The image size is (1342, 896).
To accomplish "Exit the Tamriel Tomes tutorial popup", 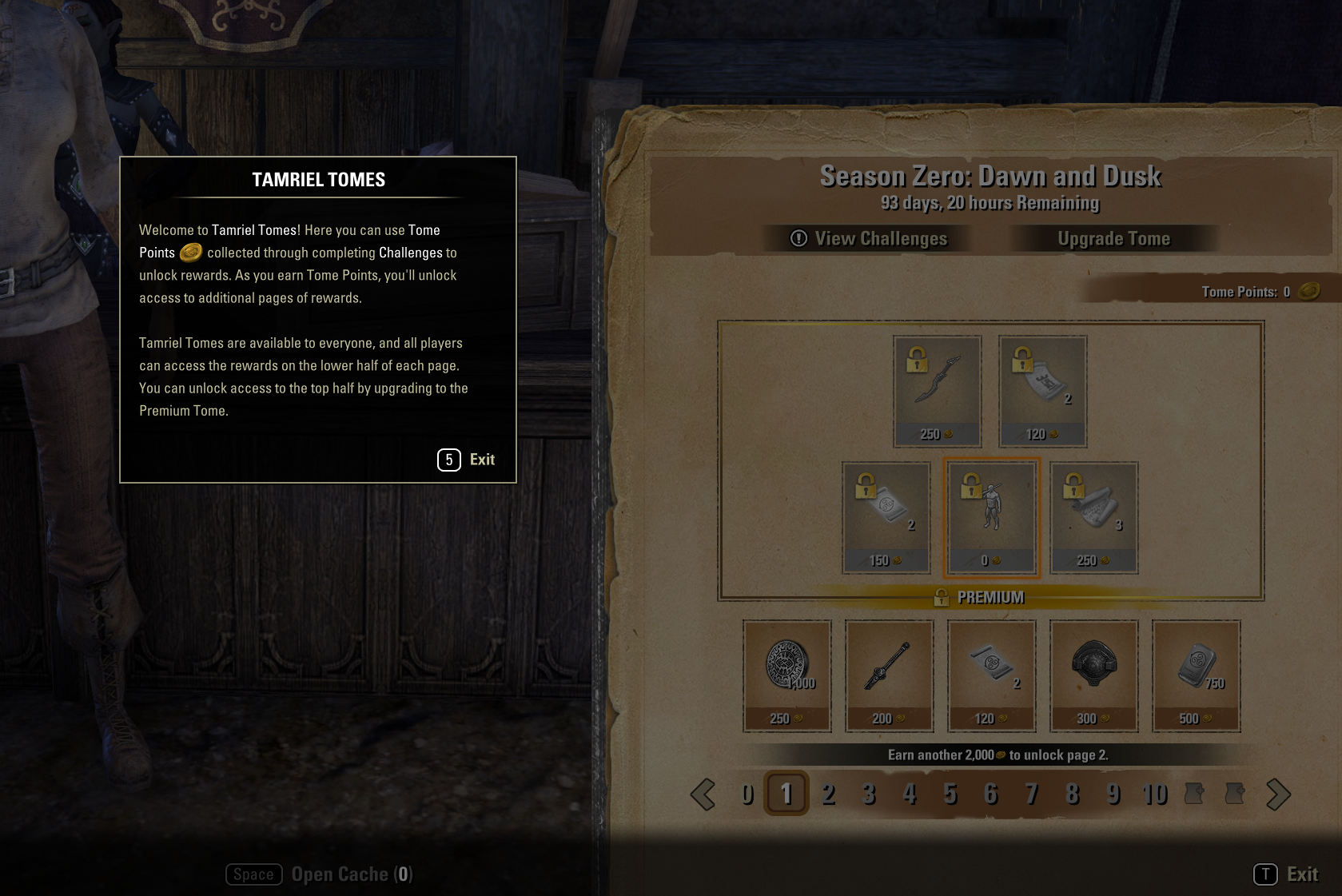I will (x=467, y=460).
